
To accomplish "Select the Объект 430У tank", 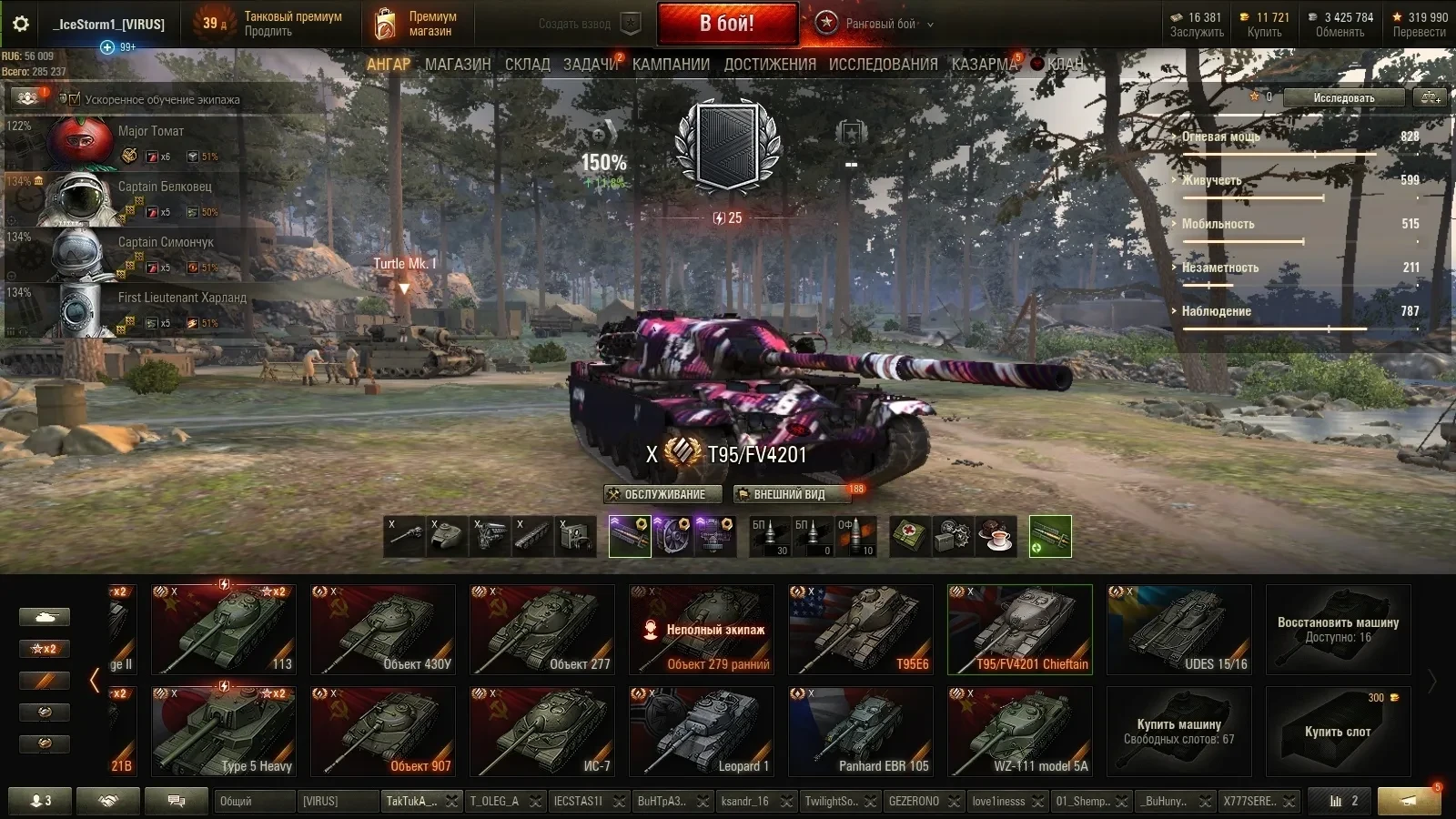I will [383, 630].
